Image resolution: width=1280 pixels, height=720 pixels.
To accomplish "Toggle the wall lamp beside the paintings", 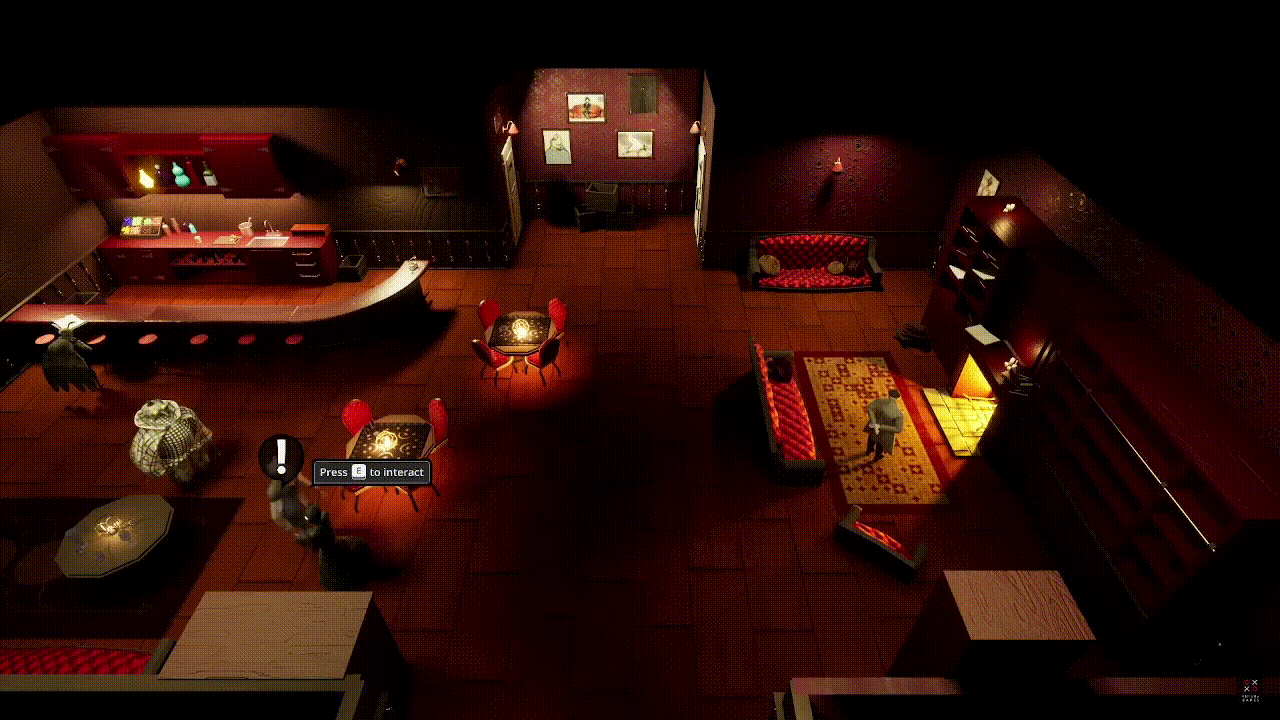I will 510,130.
